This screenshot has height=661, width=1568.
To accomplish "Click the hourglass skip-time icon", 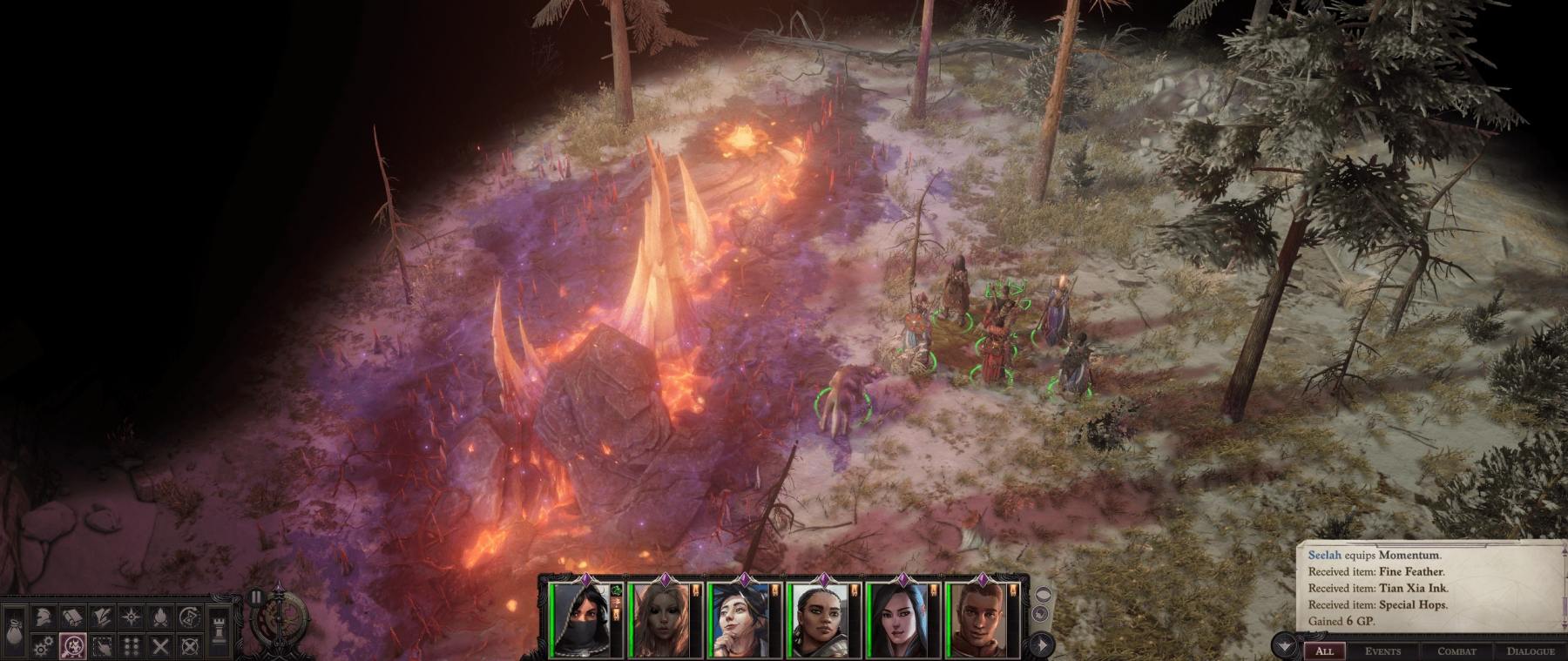I will click(190, 617).
